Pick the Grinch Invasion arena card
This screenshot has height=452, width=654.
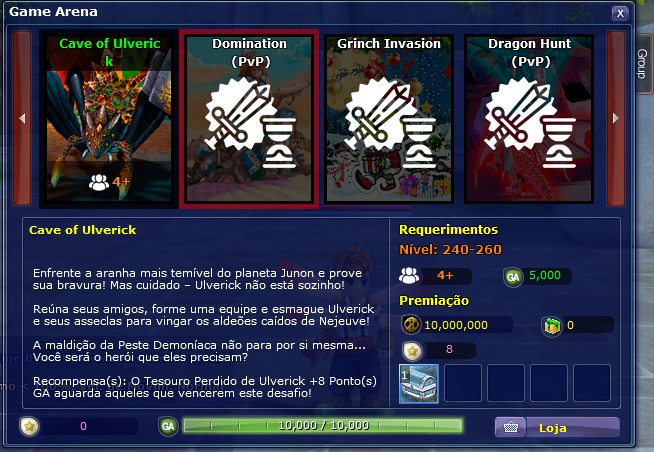tap(389, 118)
